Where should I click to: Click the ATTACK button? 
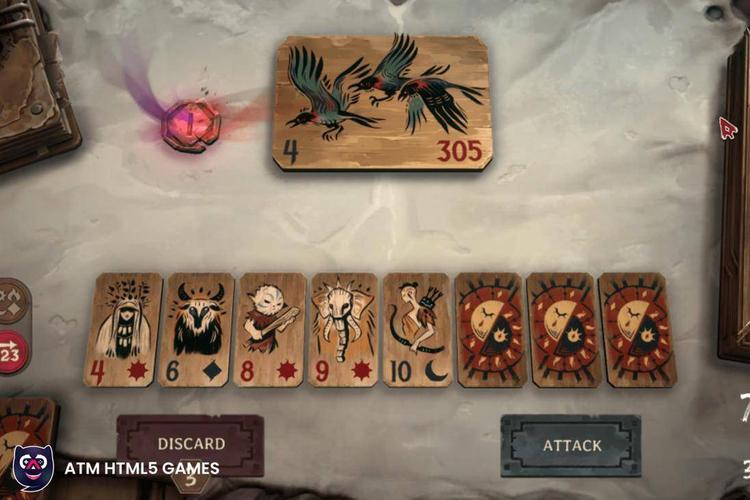click(x=571, y=445)
